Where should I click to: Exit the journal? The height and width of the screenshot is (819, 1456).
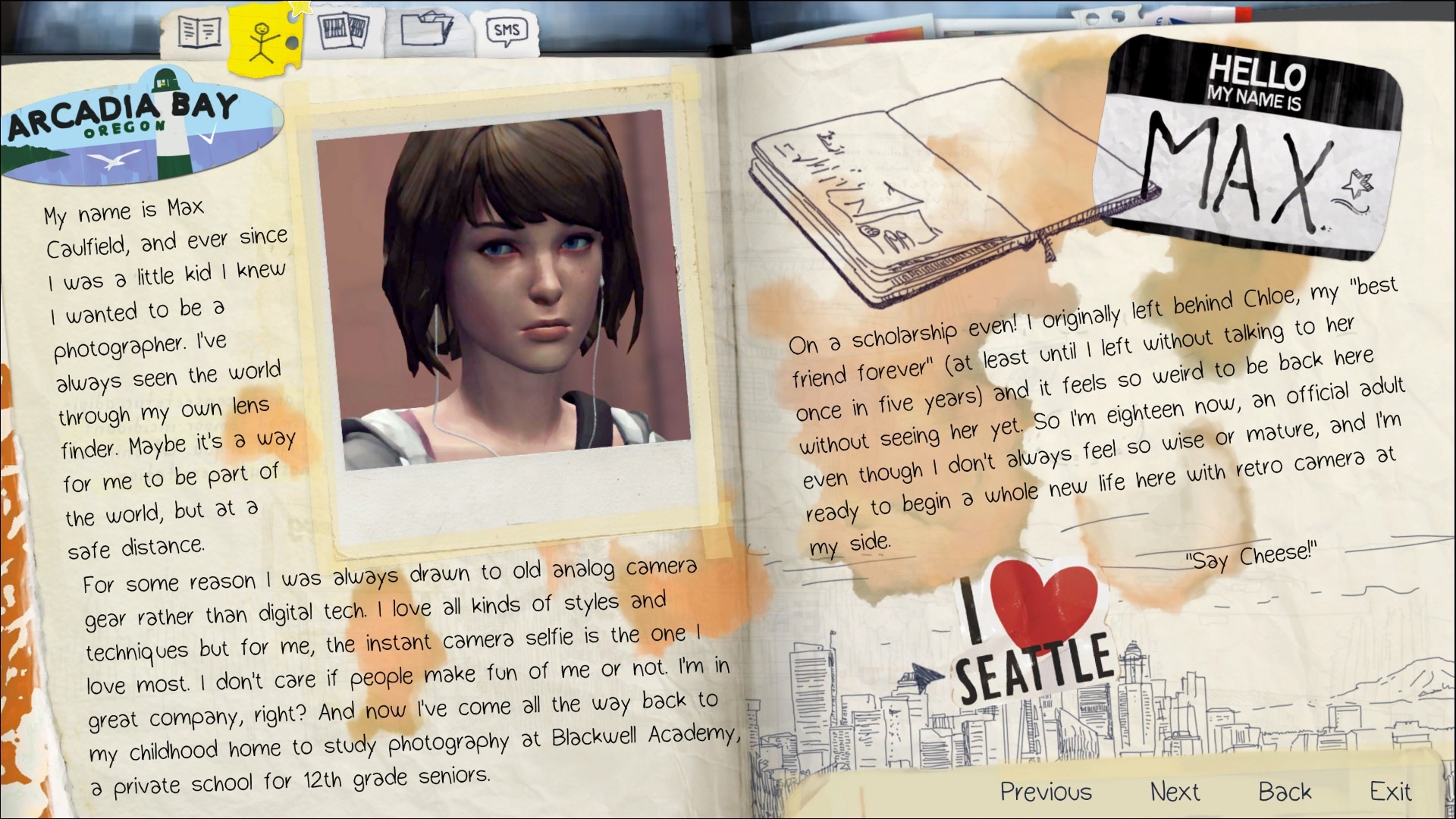click(1390, 792)
